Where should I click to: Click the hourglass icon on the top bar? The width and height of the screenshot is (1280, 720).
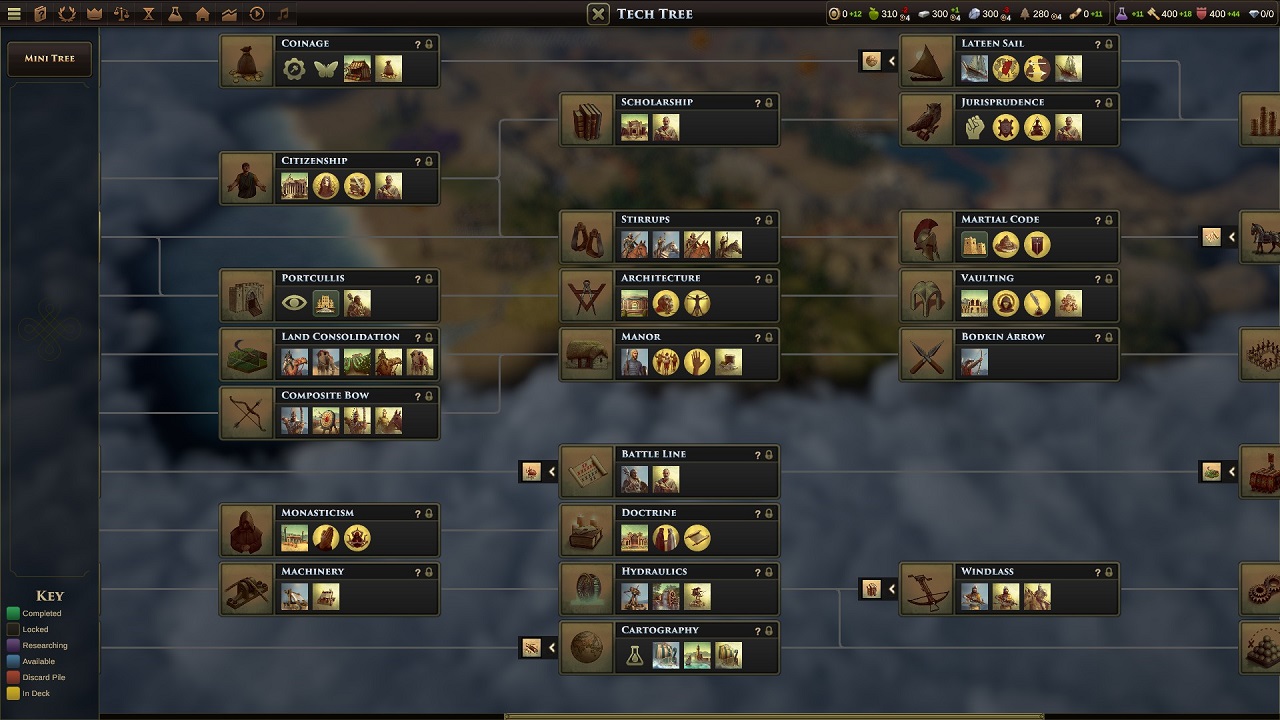click(149, 13)
